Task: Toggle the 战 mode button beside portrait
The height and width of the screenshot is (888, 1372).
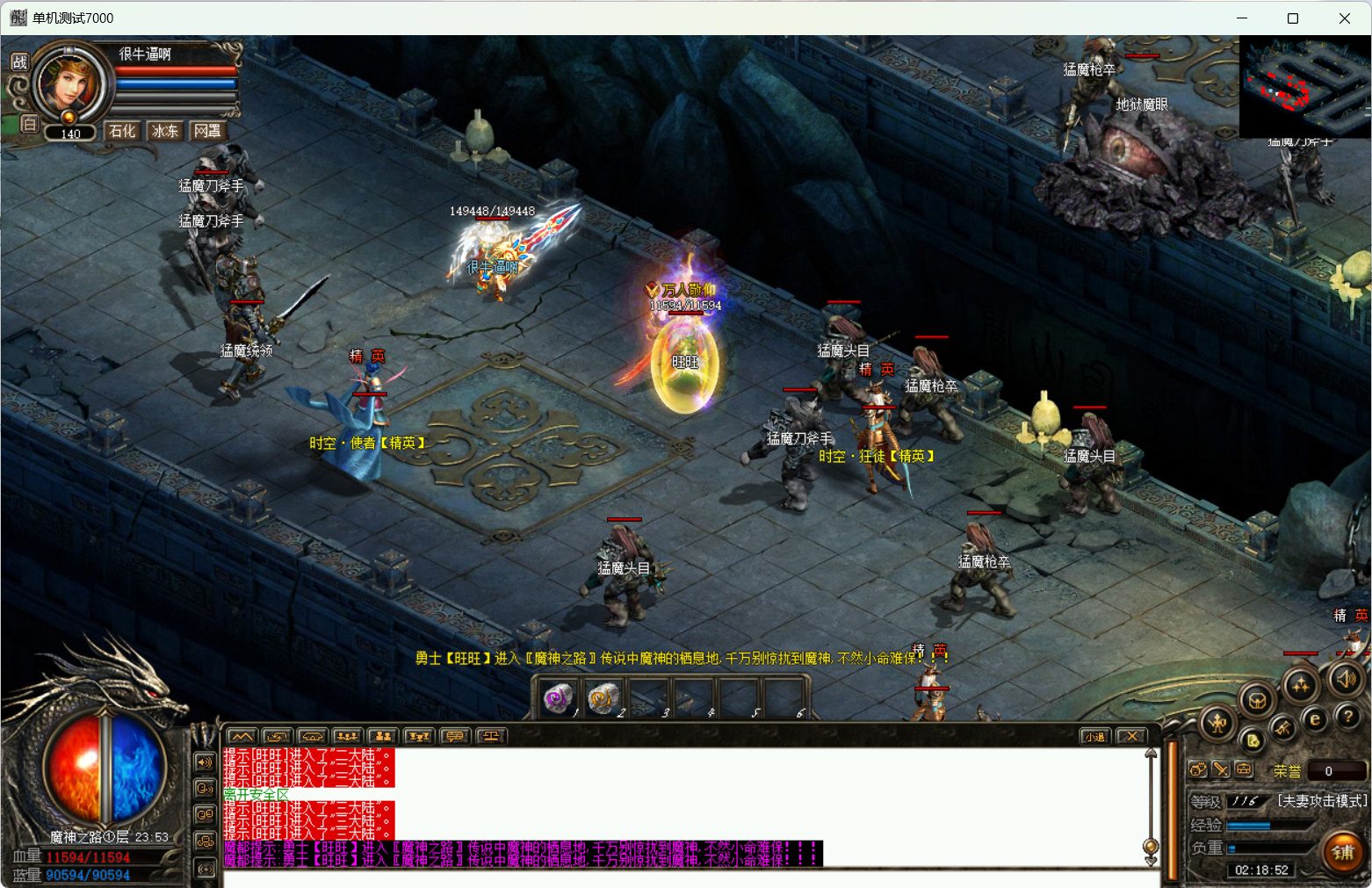Action: pyautogui.click(x=19, y=61)
